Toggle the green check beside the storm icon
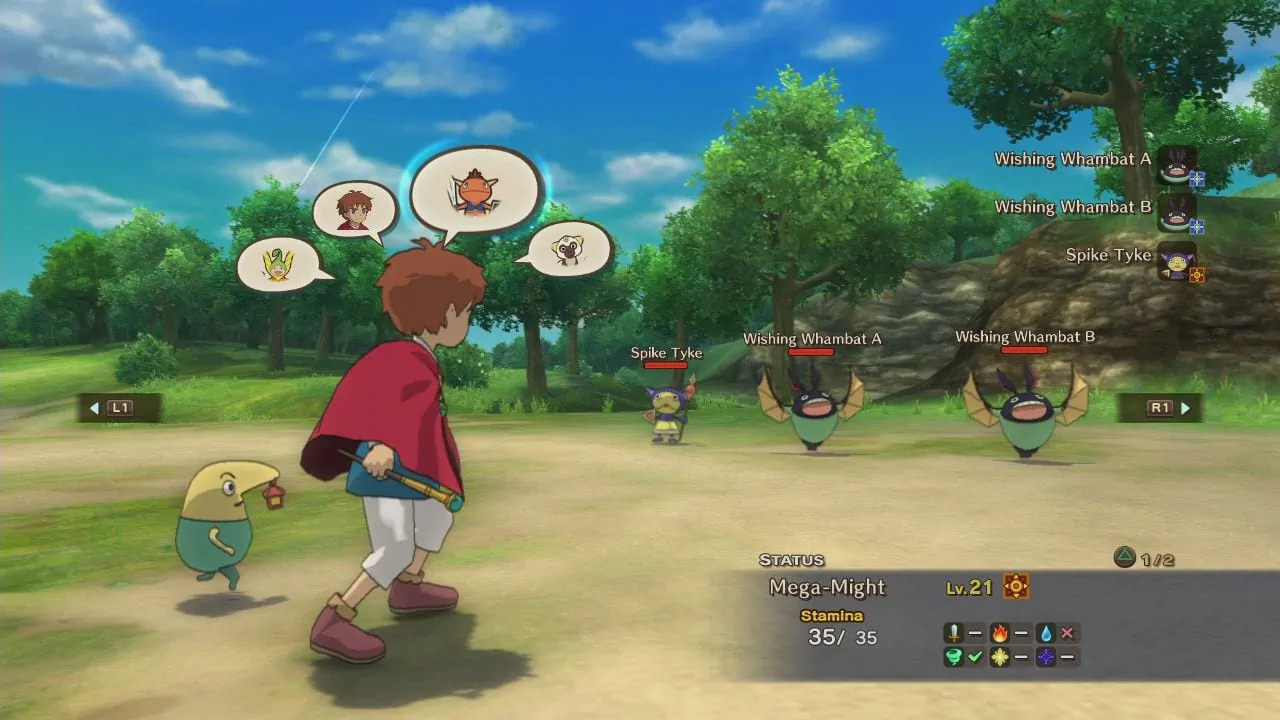 975,657
